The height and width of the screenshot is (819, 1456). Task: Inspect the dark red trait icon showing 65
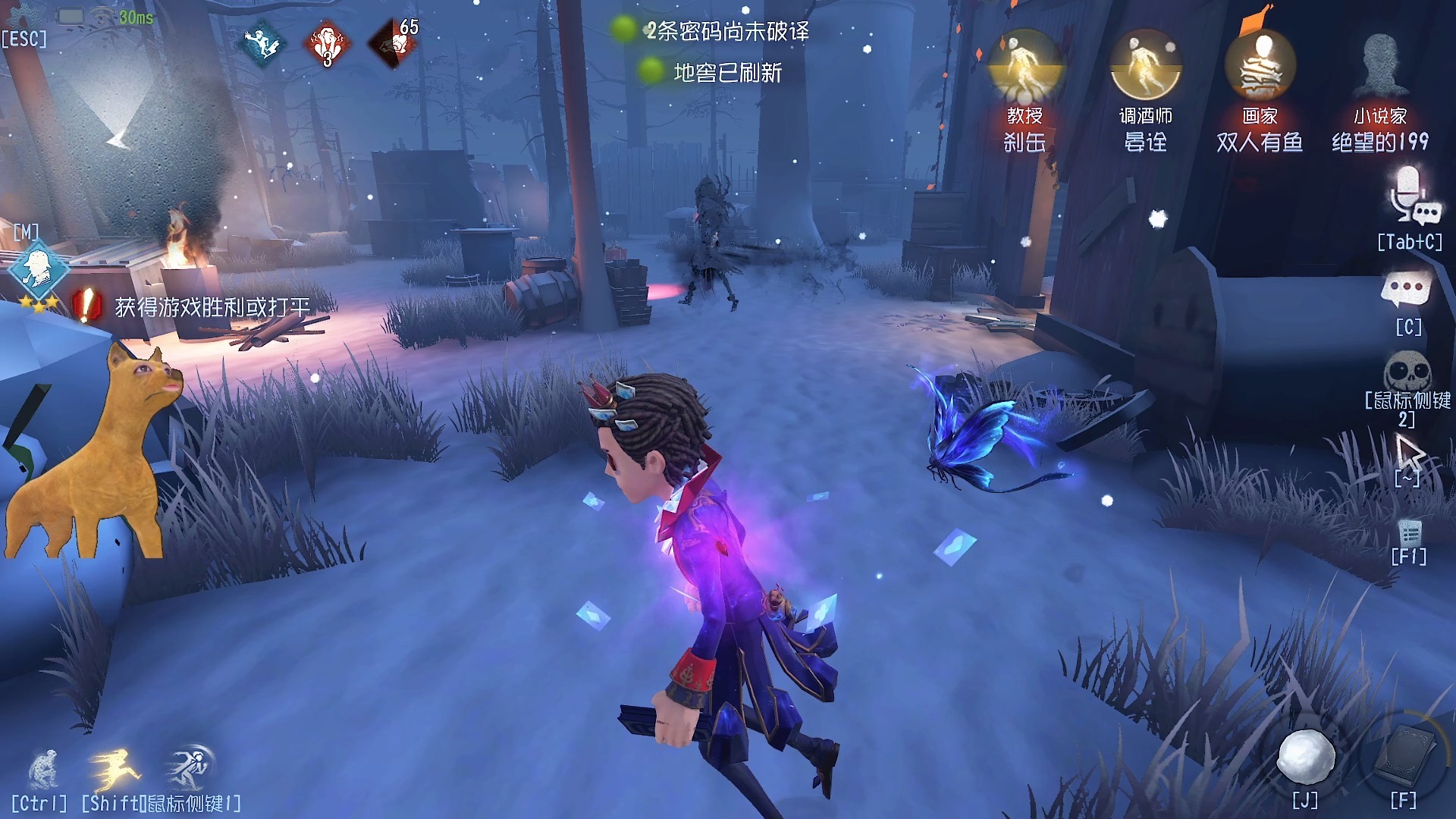click(x=394, y=43)
